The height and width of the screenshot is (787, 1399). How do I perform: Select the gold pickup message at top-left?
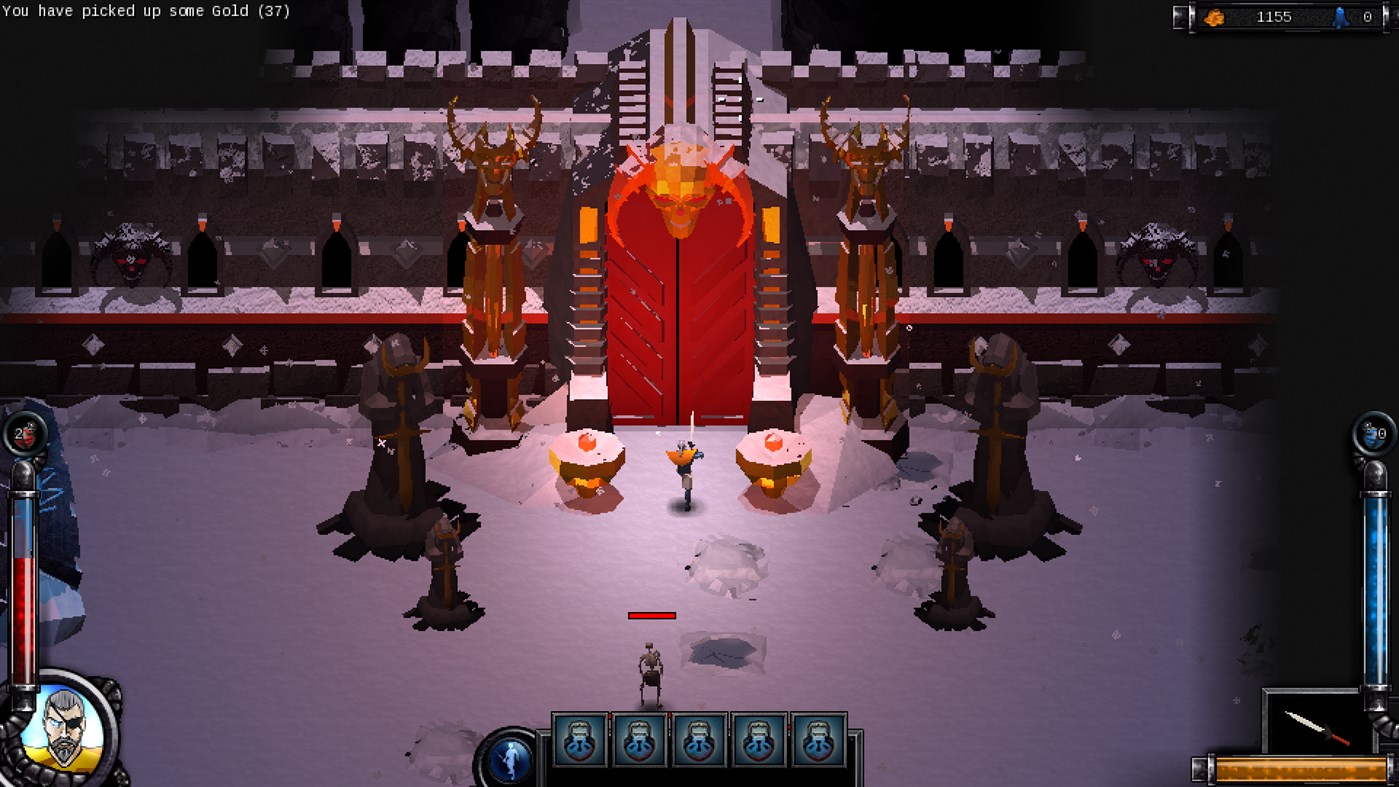click(x=145, y=11)
